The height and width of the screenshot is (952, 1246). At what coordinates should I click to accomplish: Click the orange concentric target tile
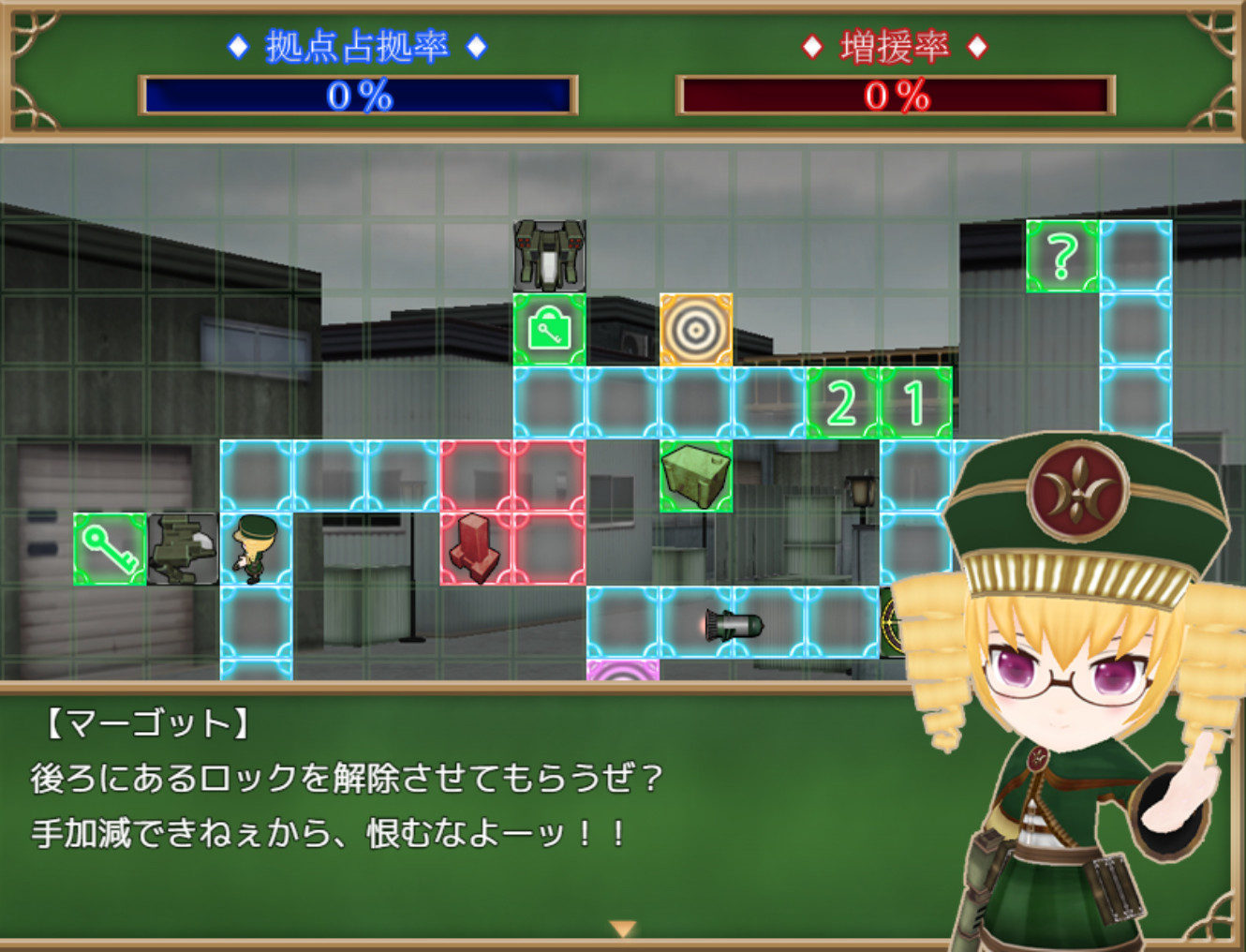696,328
